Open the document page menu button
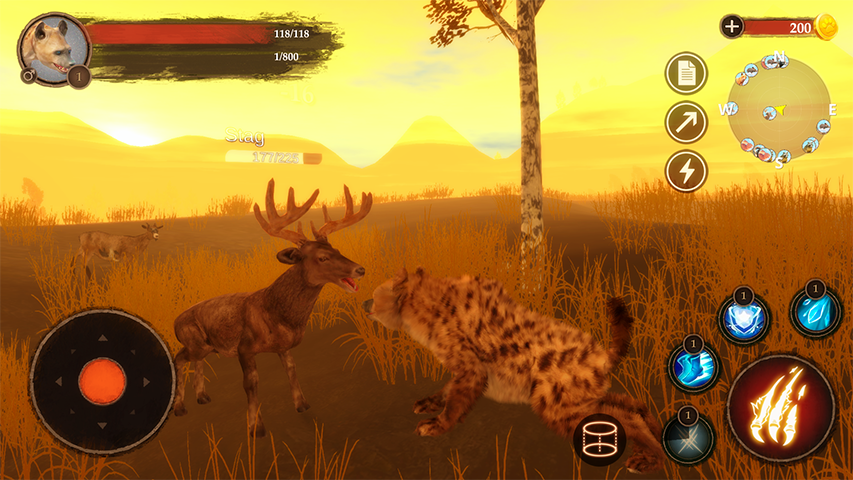This screenshot has height=480, width=853. (686, 73)
